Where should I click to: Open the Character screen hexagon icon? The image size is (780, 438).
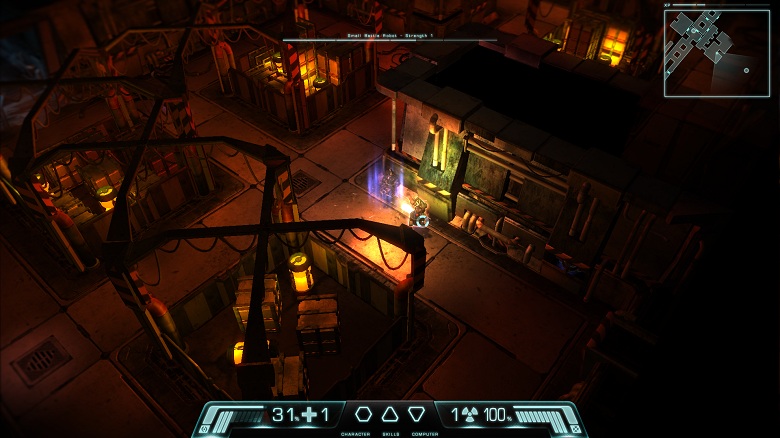click(x=363, y=414)
